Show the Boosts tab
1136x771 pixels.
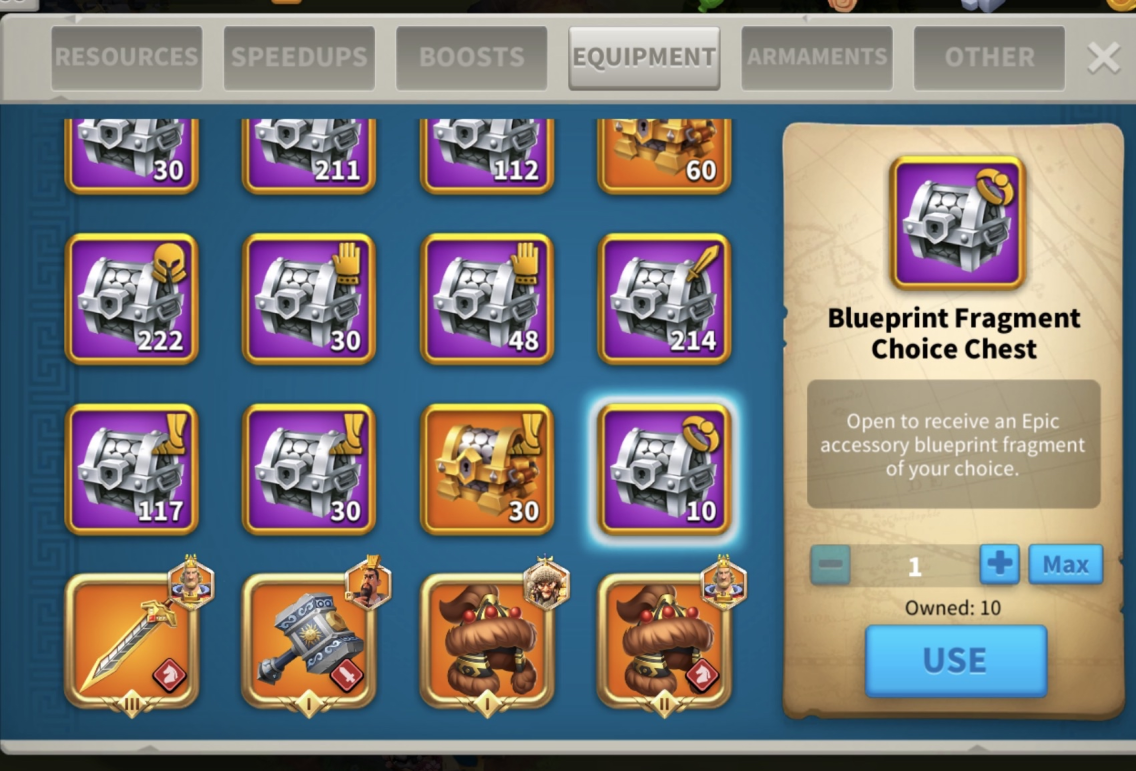coord(472,58)
